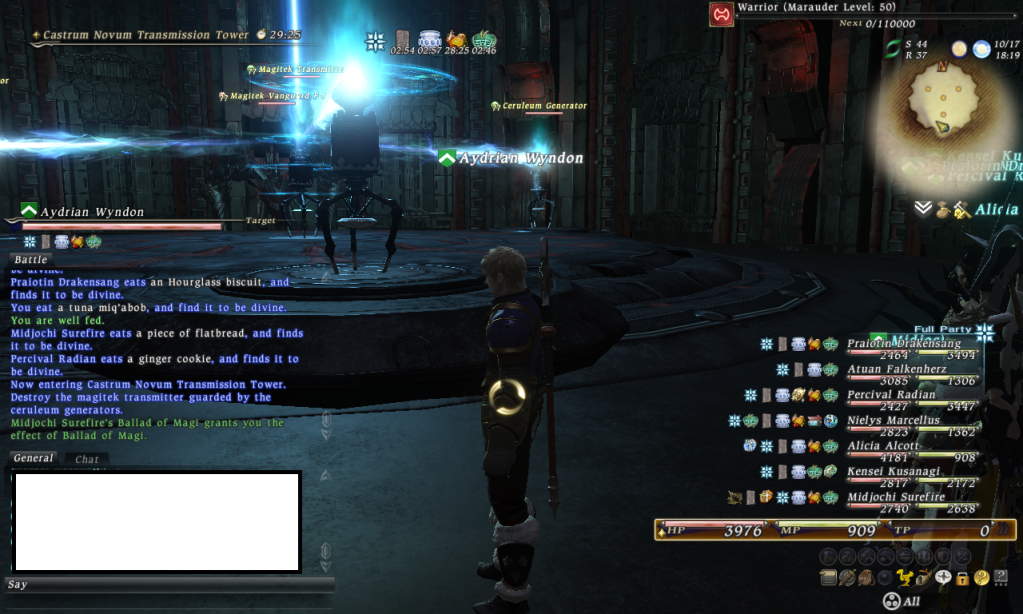Target Midjochi Surefire in party list
Image resolution: width=1023 pixels, height=614 pixels.
point(895,497)
